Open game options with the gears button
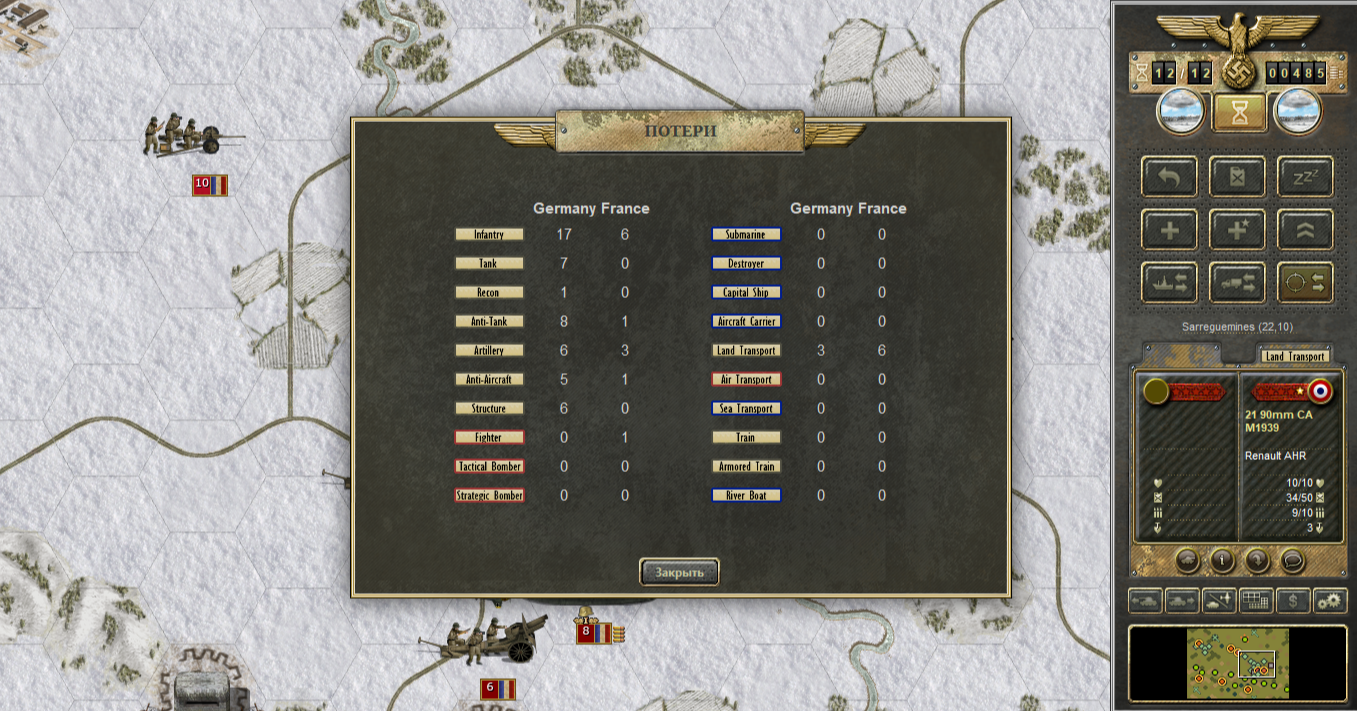 (x=1329, y=601)
